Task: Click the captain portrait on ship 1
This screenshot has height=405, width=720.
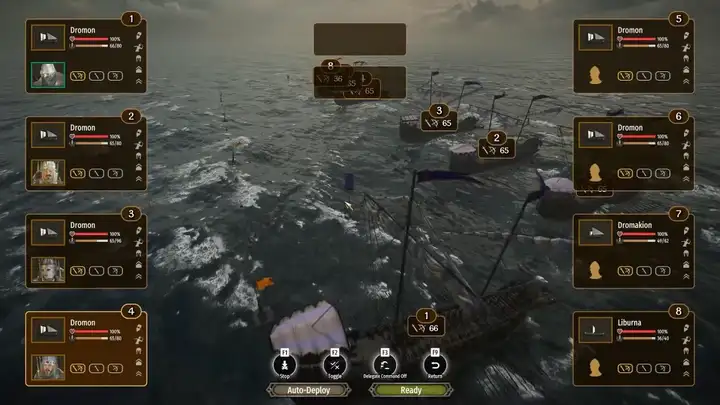Action: coord(47,75)
